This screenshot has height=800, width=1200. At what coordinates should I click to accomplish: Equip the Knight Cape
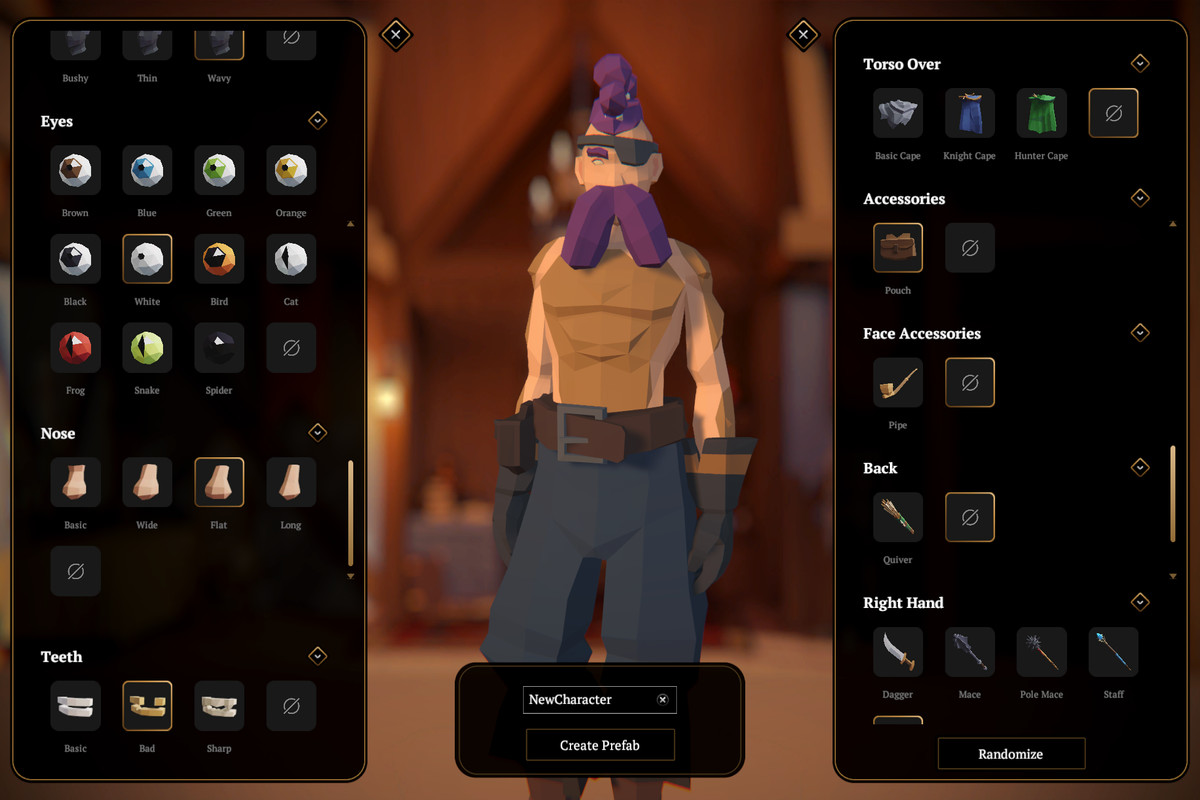click(969, 113)
